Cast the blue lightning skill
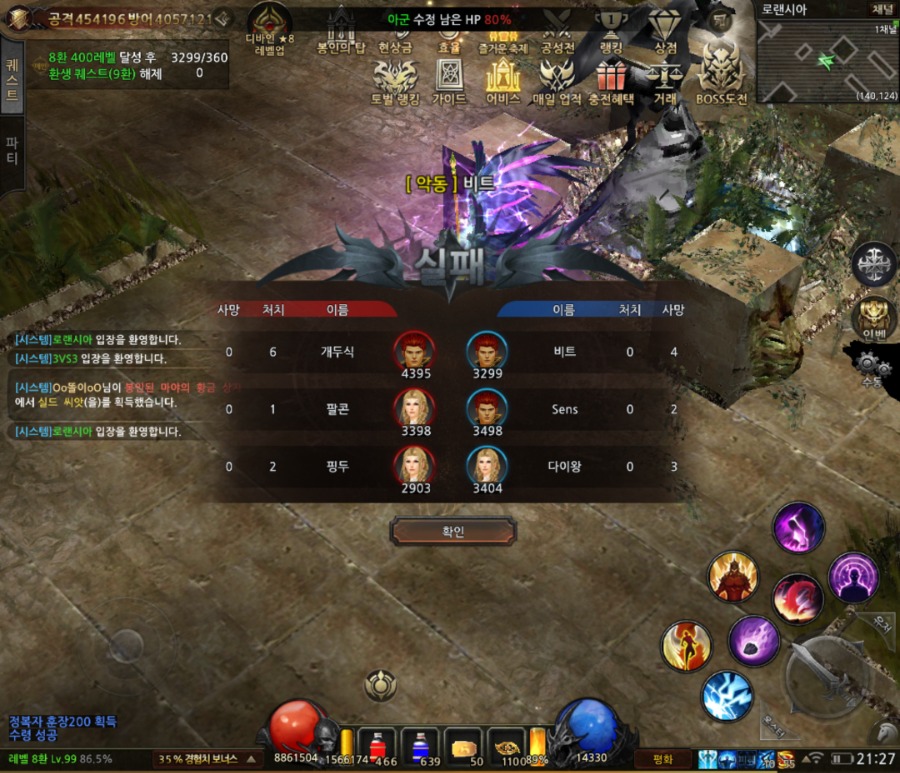Viewport: 900px width, 773px height. (727, 695)
